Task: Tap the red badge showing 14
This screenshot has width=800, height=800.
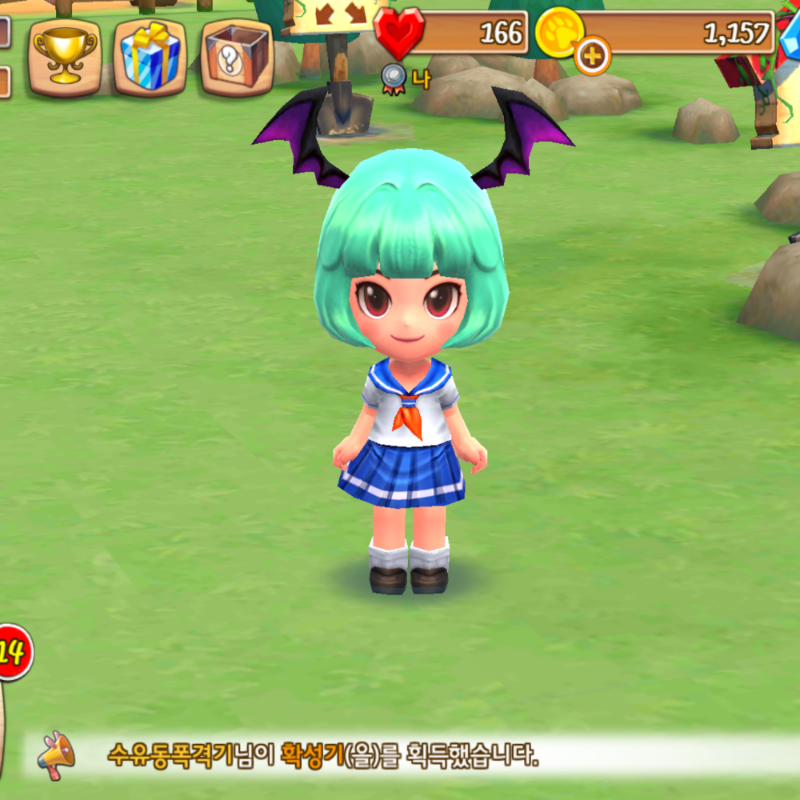Action: tap(12, 653)
